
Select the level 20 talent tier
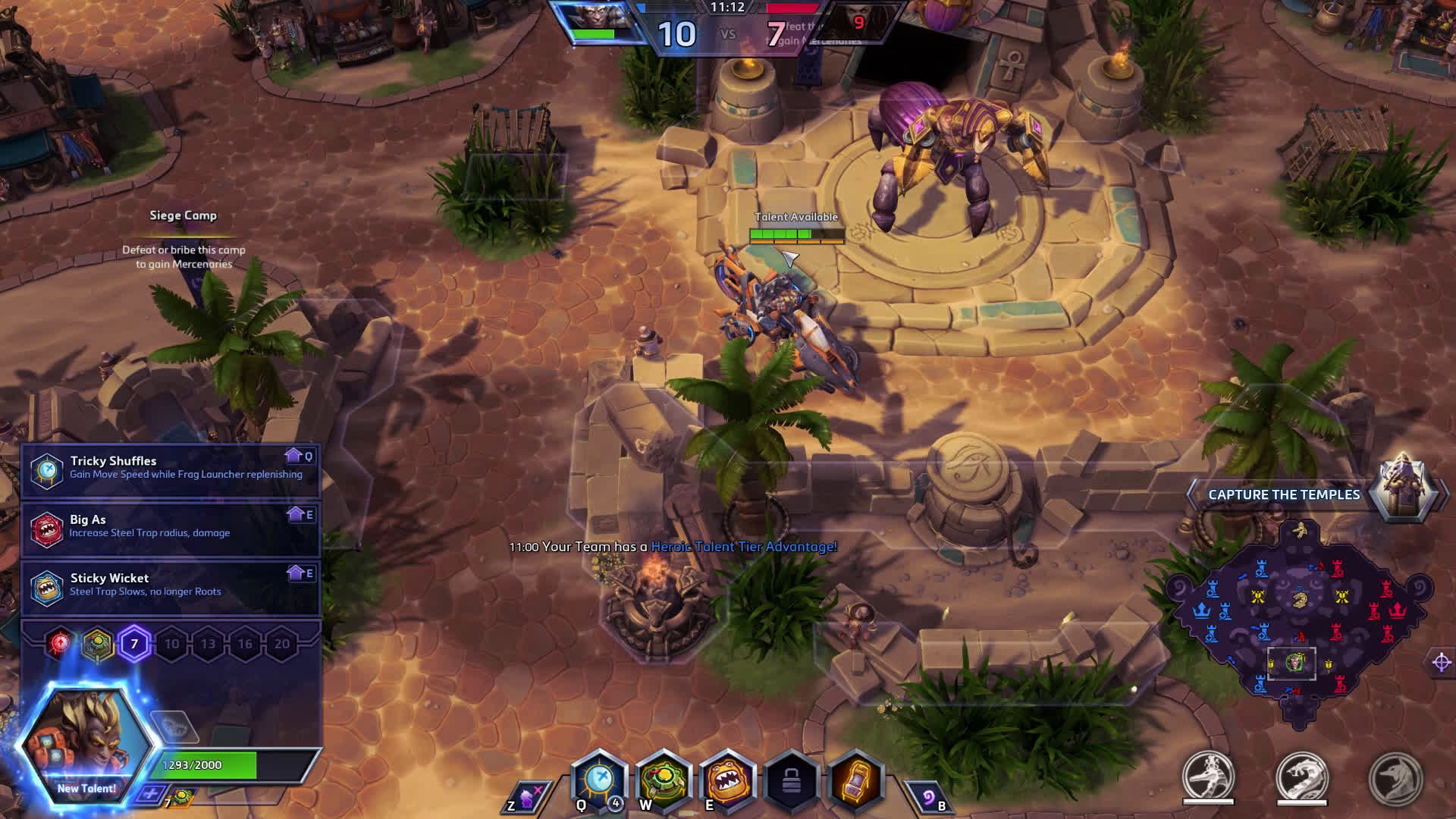pos(282,644)
